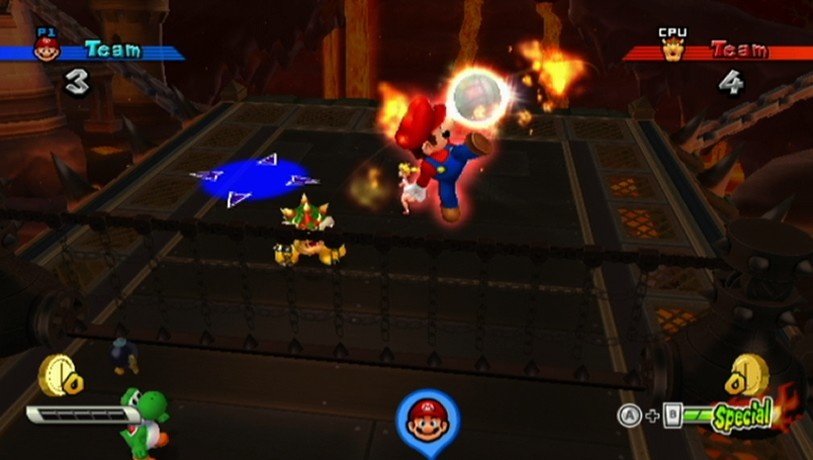Select Bowser's icon on the CPU team banner

pyautogui.click(x=672, y=49)
